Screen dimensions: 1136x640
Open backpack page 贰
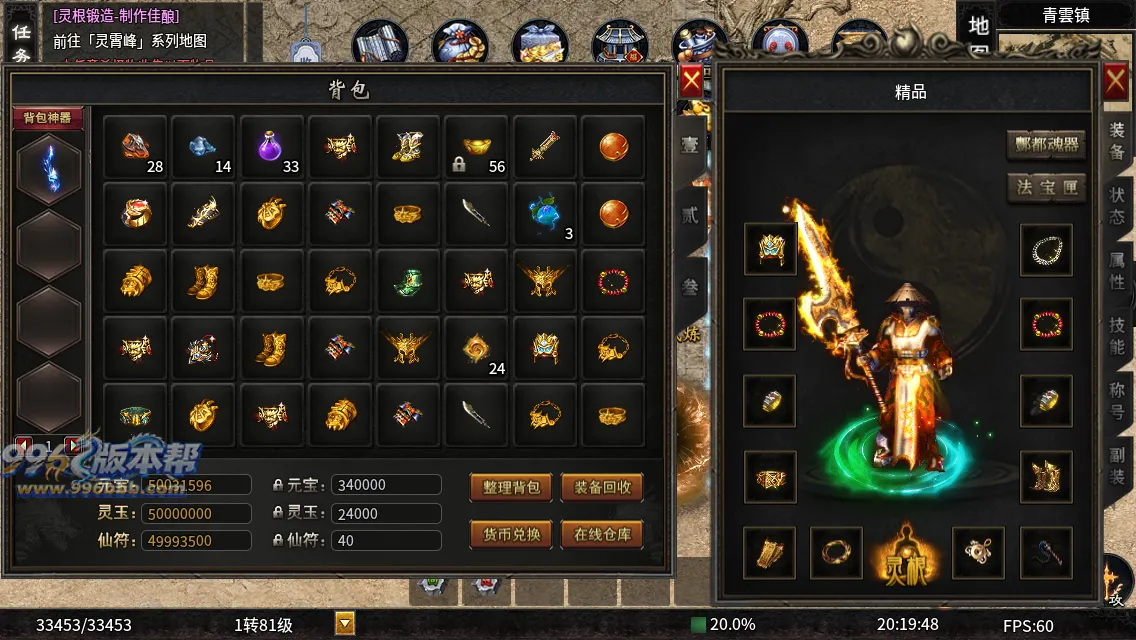click(690, 214)
